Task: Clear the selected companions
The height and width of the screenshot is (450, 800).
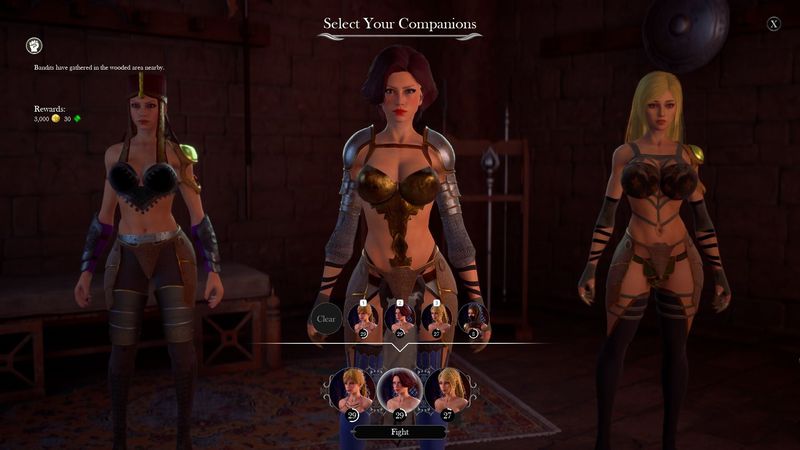Action: tap(326, 319)
